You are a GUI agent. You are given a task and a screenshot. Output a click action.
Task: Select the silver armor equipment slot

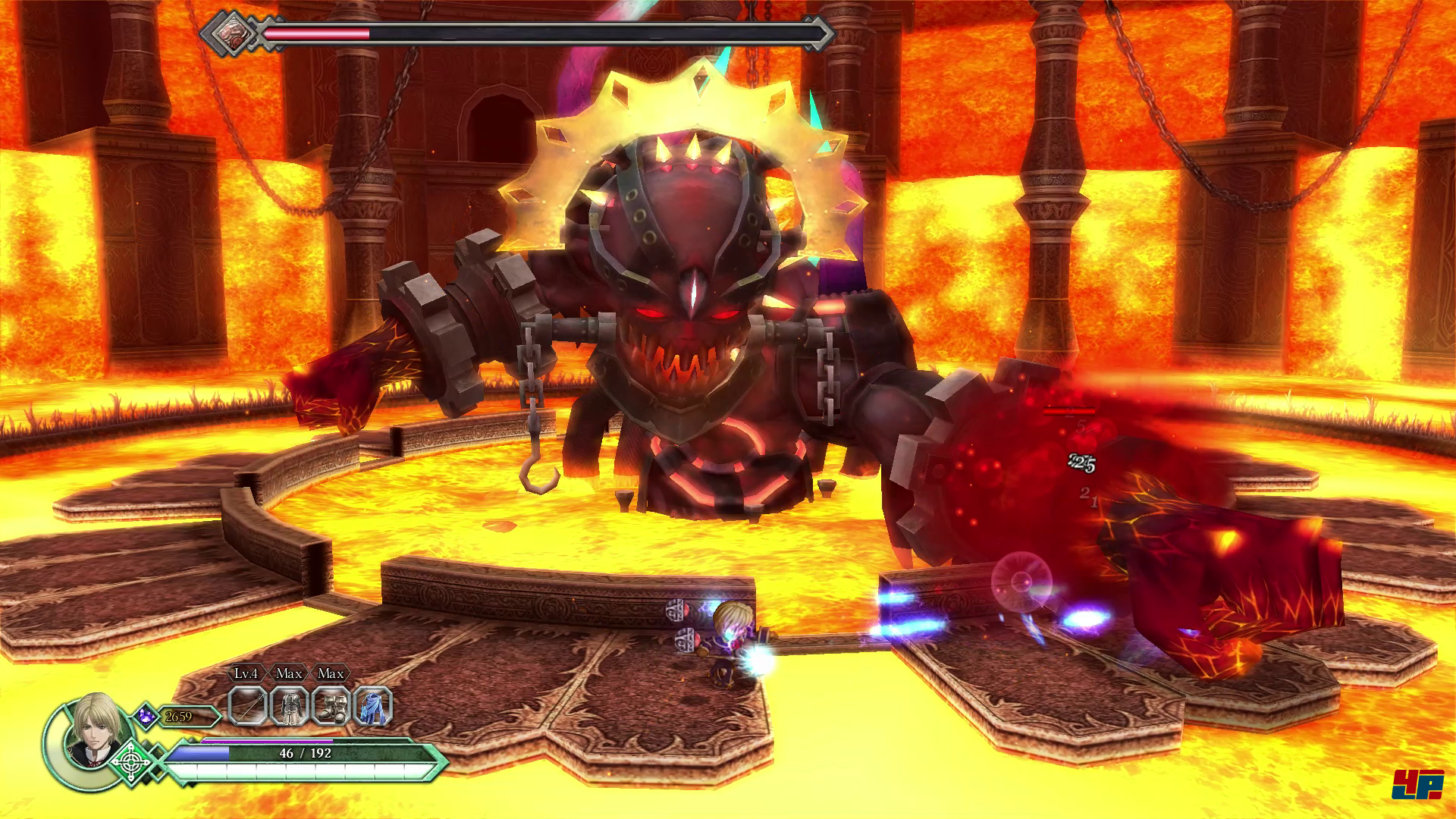289,707
